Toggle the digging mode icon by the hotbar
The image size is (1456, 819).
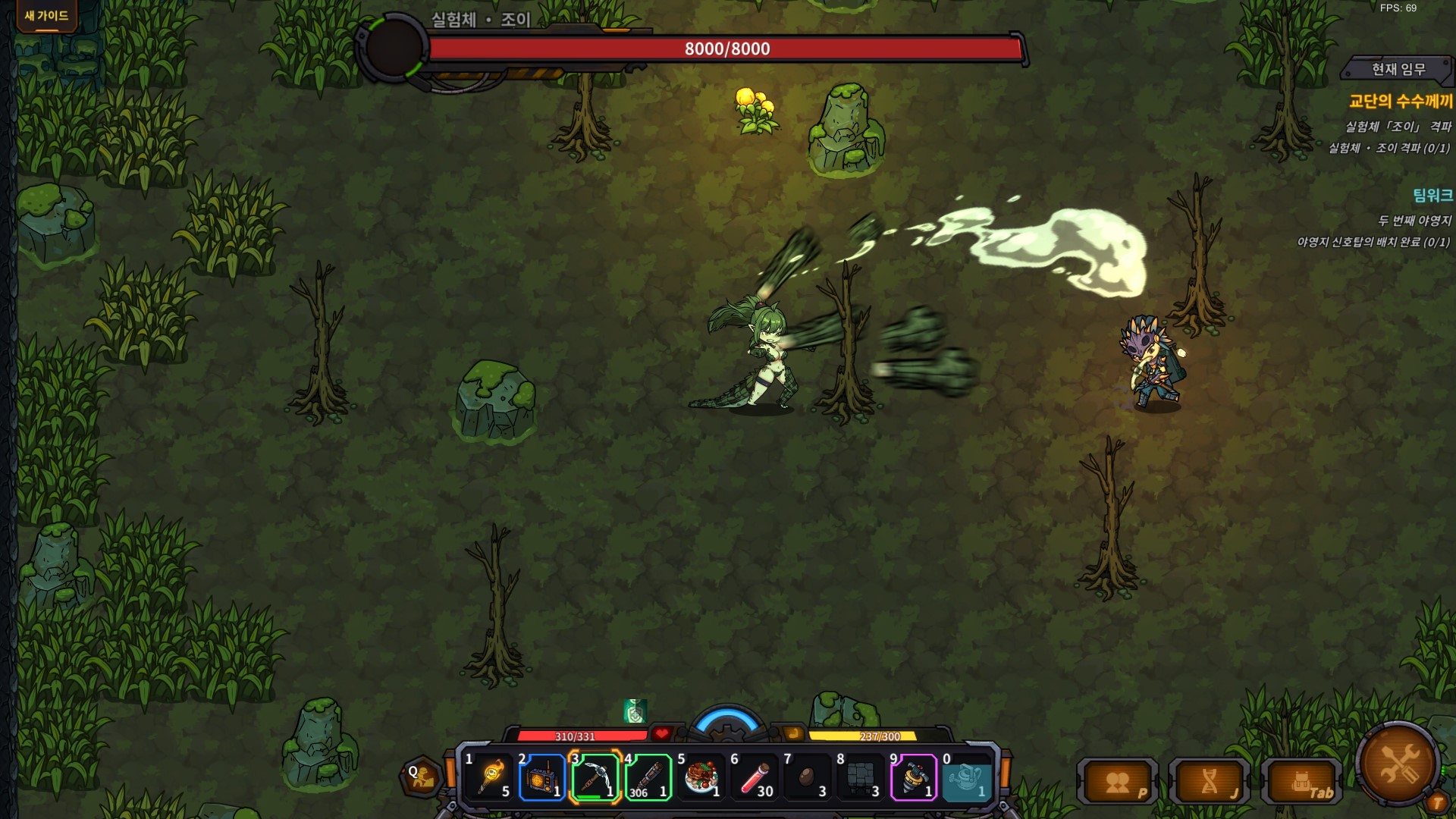[422, 777]
